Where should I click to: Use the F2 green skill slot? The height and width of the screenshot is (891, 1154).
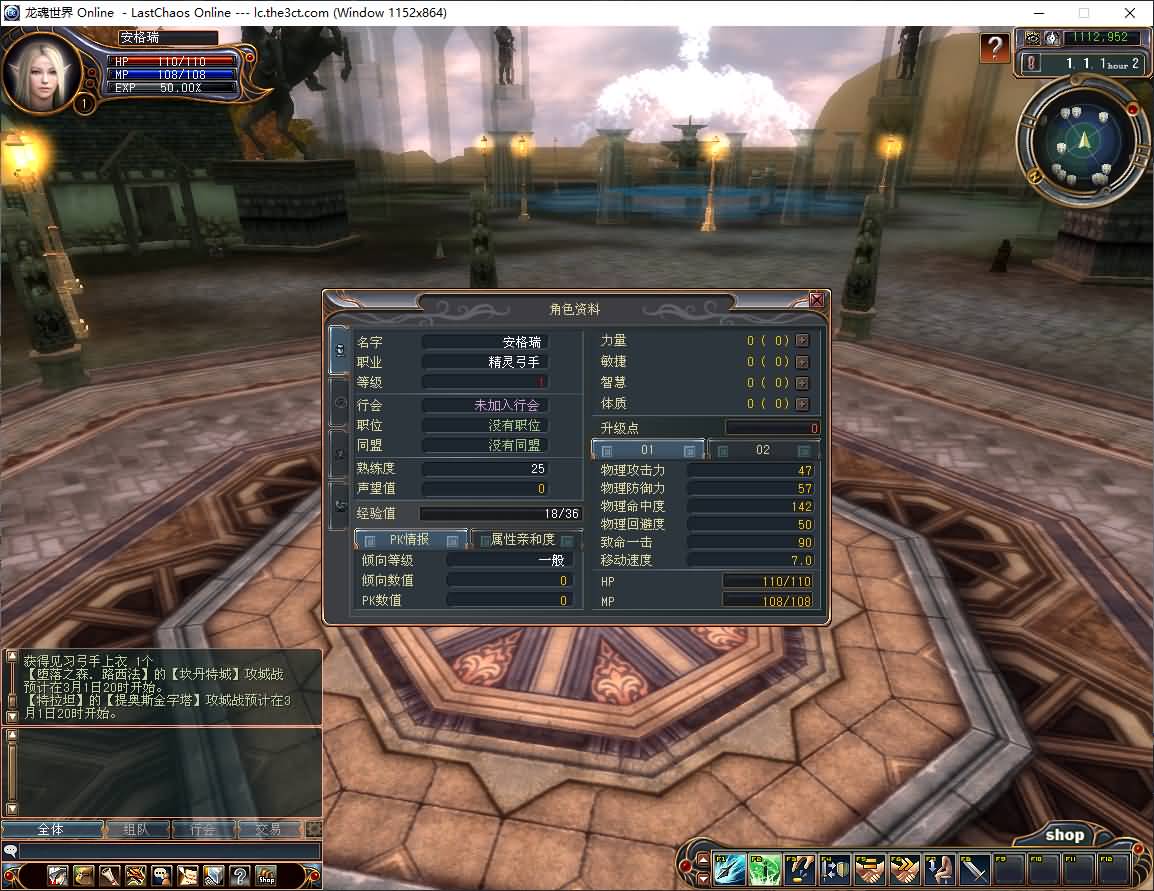coord(765,869)
